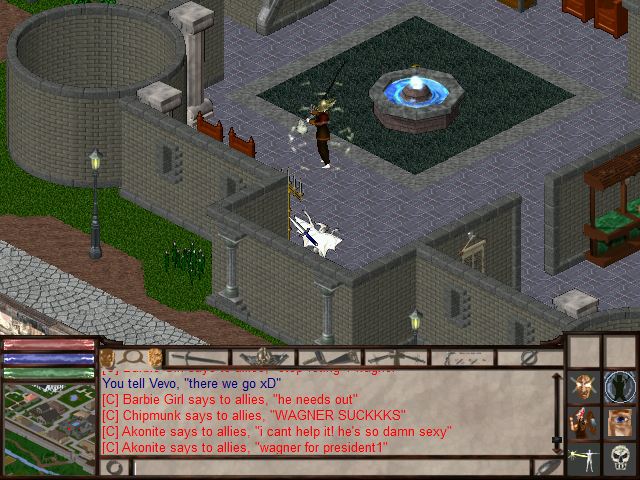Activate the white figure casting beam icon
Image resolution: width=640 pixels, height=480 pixels.
click(x=584, y=458)
